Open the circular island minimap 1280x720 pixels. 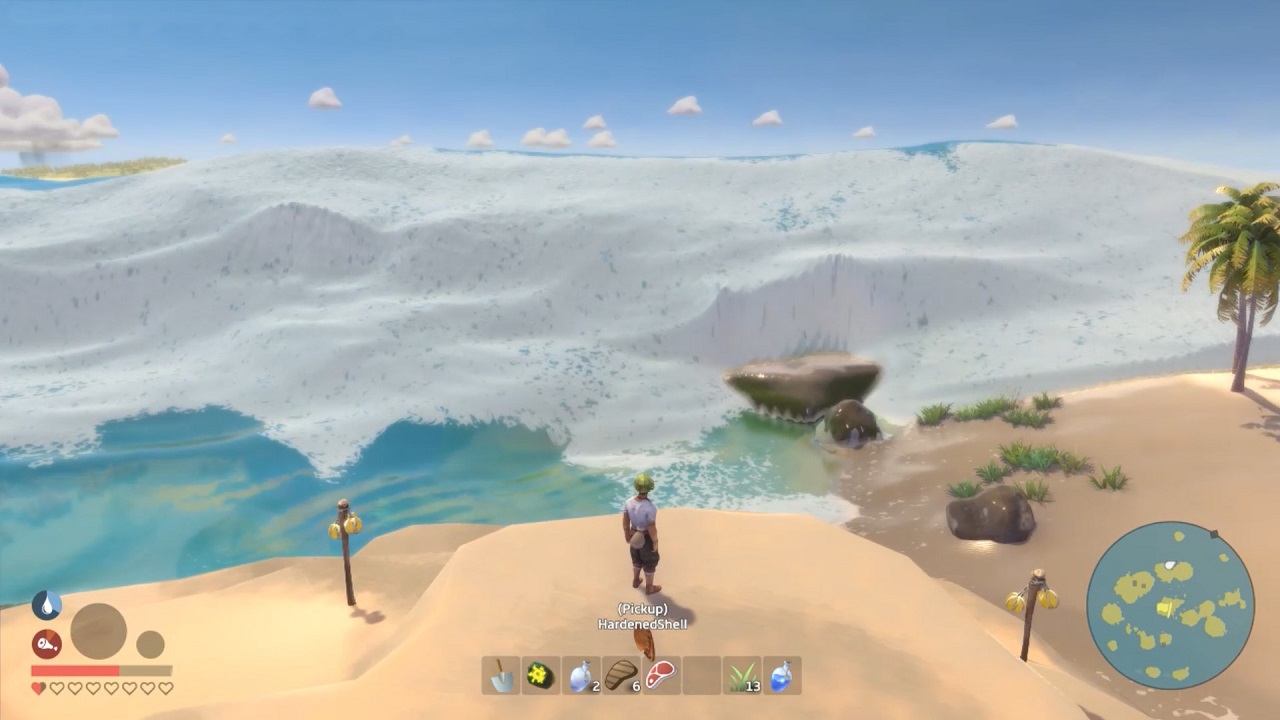pos(1170,605)
